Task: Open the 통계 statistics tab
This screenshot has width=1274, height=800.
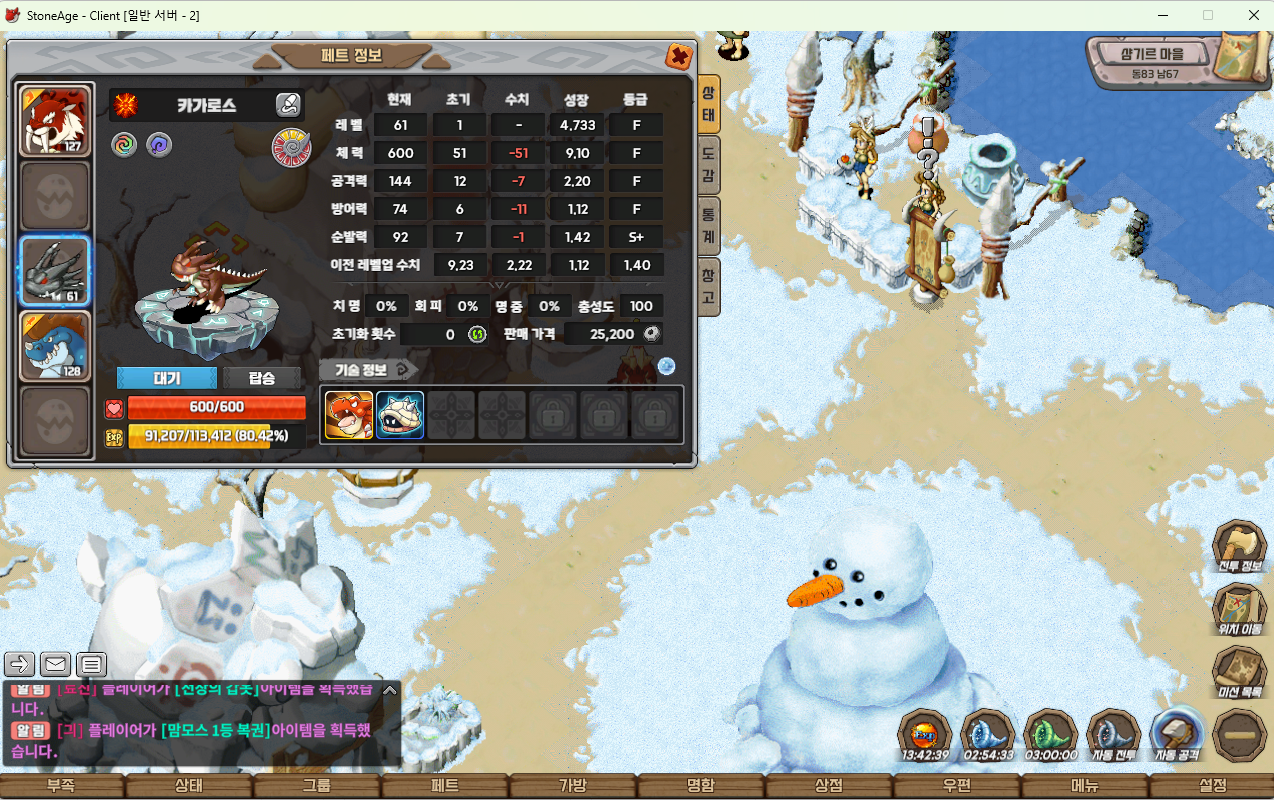Action: tap(708, 225)
